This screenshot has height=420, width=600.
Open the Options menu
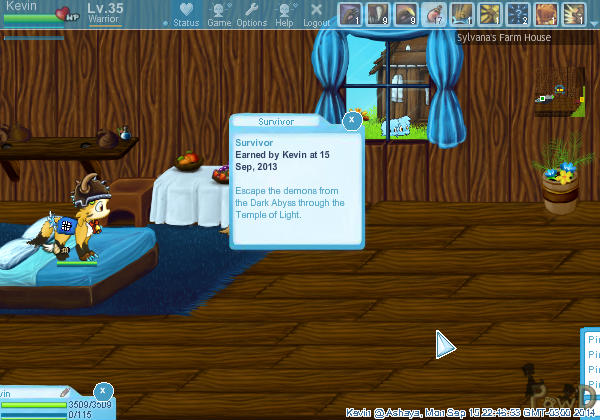pos(252,14)
